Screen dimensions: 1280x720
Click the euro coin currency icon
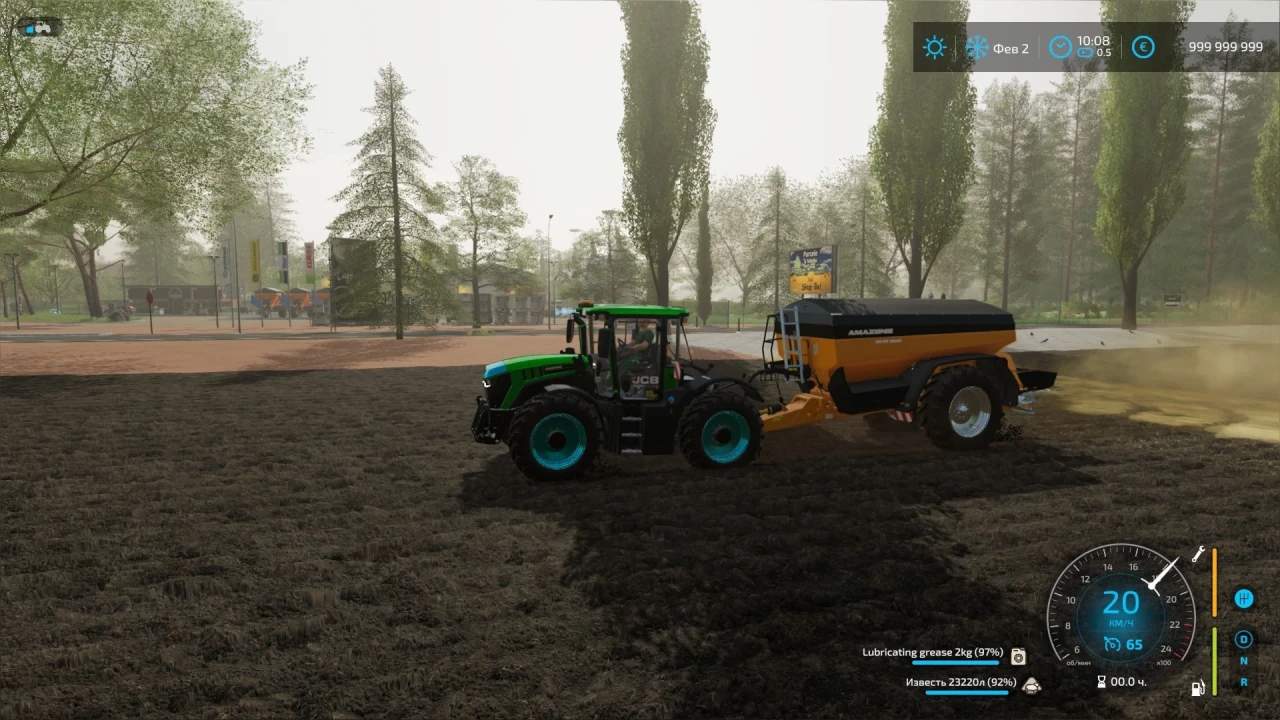point(1143,47)
